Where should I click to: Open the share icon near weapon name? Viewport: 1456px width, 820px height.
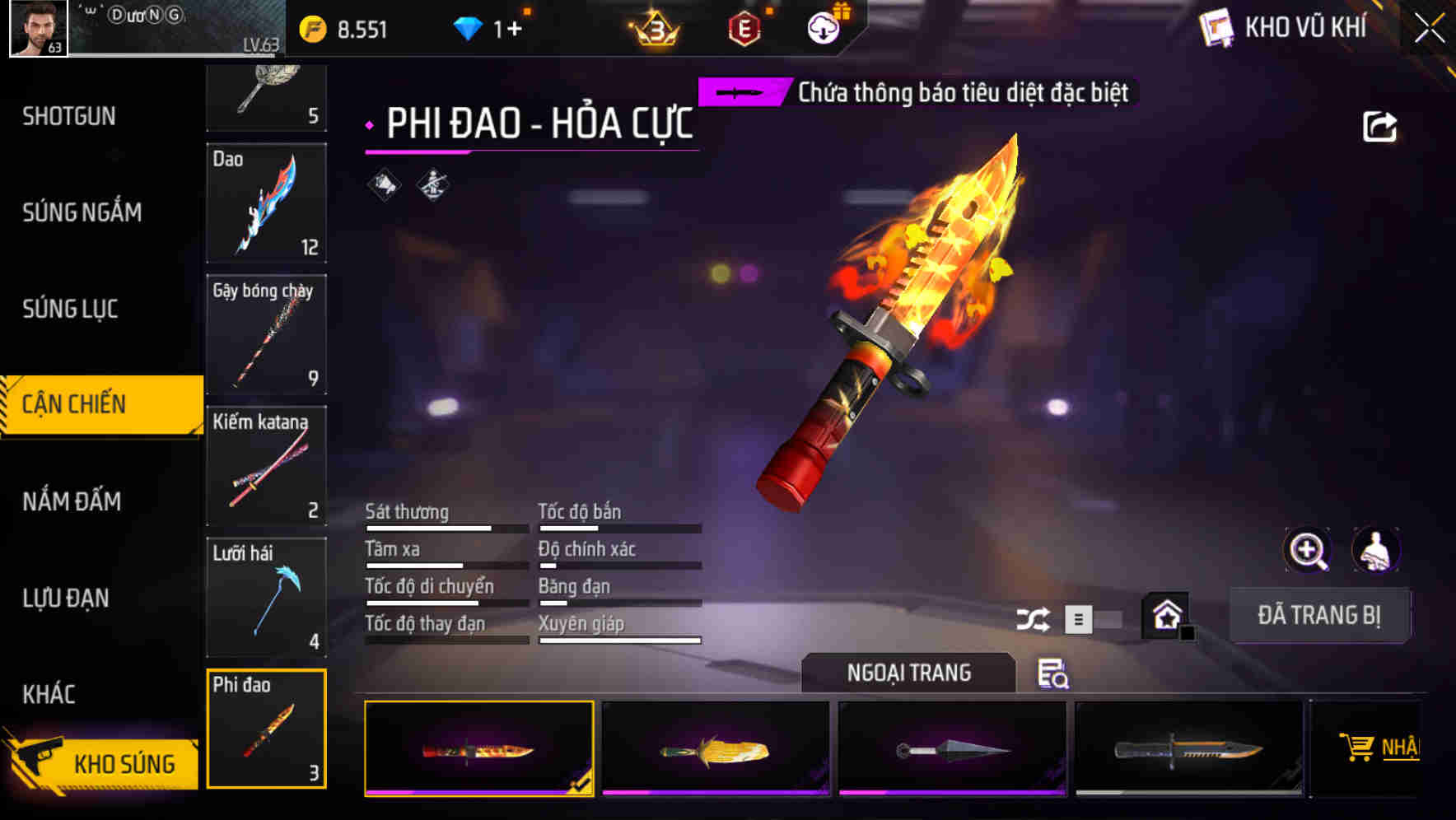point(1379,125)
